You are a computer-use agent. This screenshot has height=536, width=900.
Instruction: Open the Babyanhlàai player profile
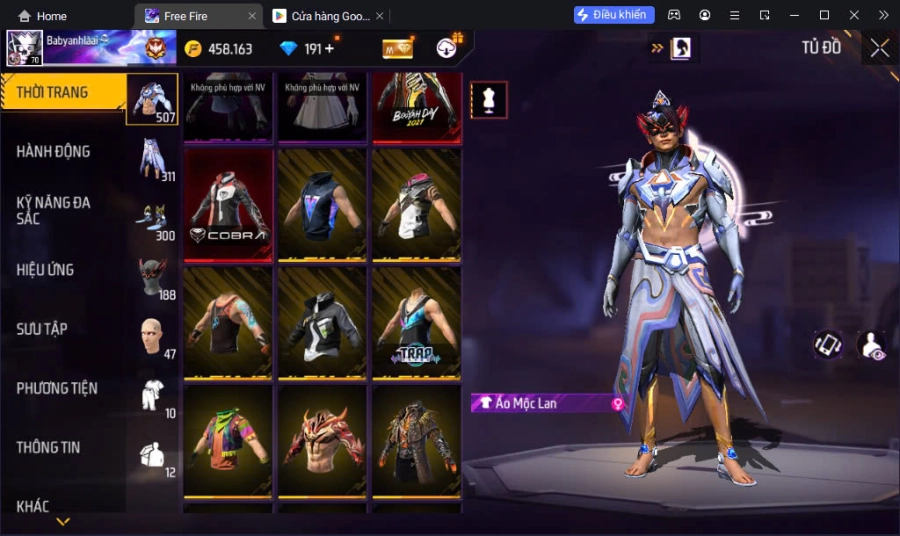point(25,48)
